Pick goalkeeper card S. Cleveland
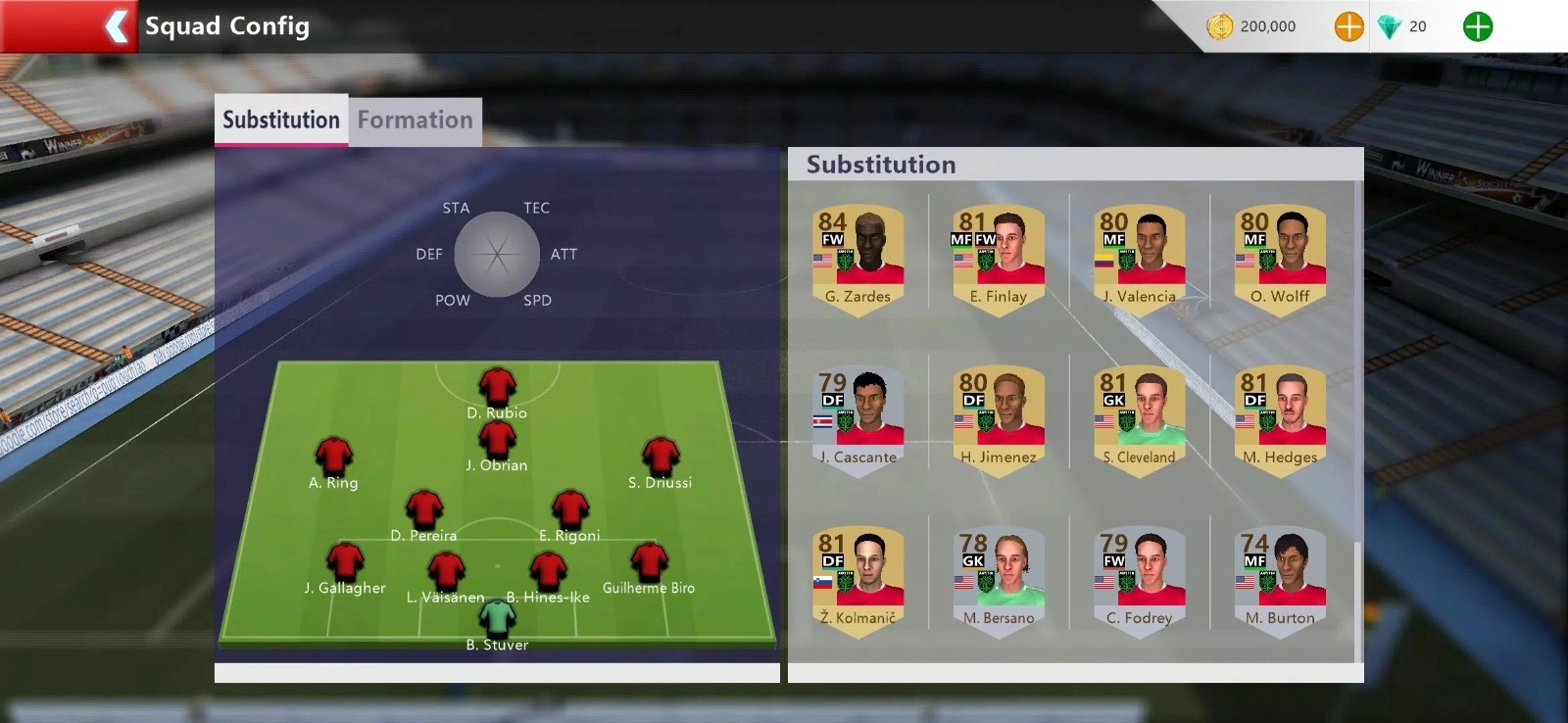 click(1139, 418)
